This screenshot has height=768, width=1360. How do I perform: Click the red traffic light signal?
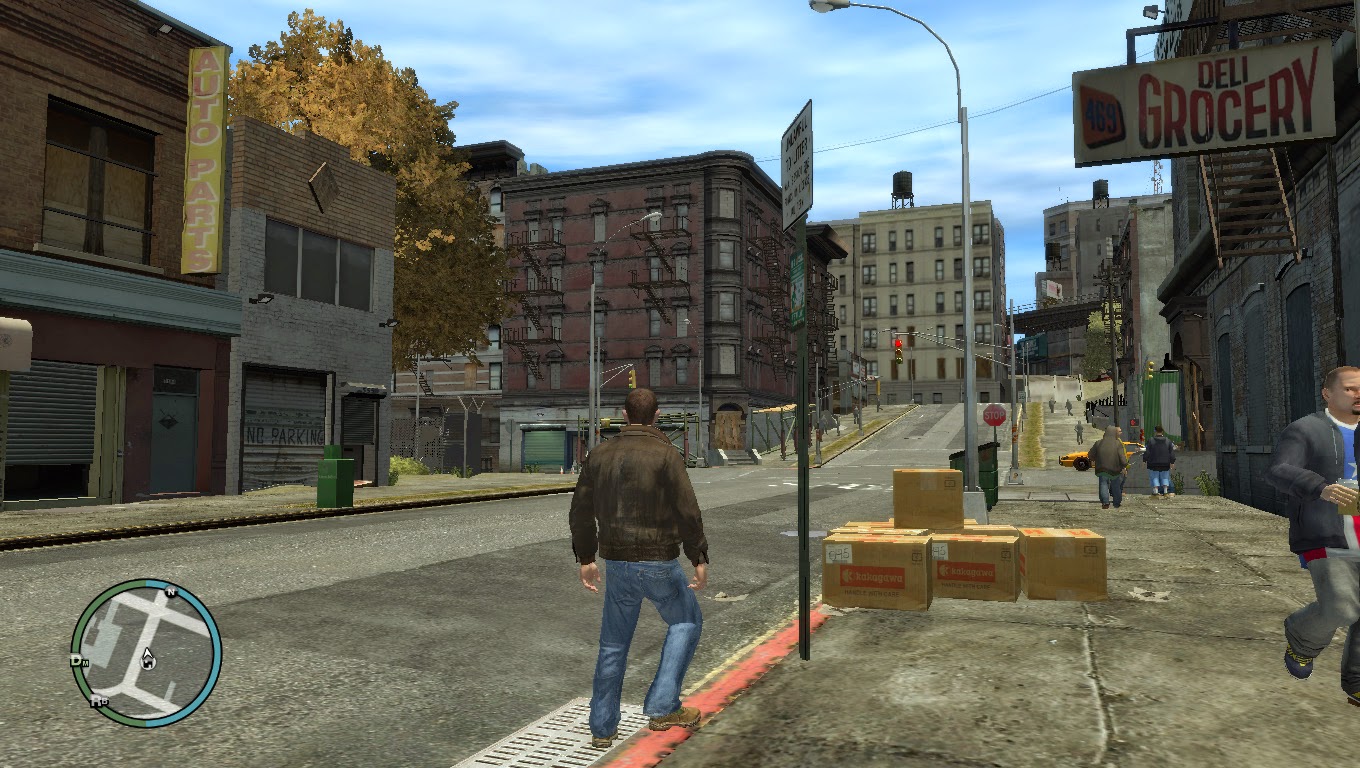899,343
